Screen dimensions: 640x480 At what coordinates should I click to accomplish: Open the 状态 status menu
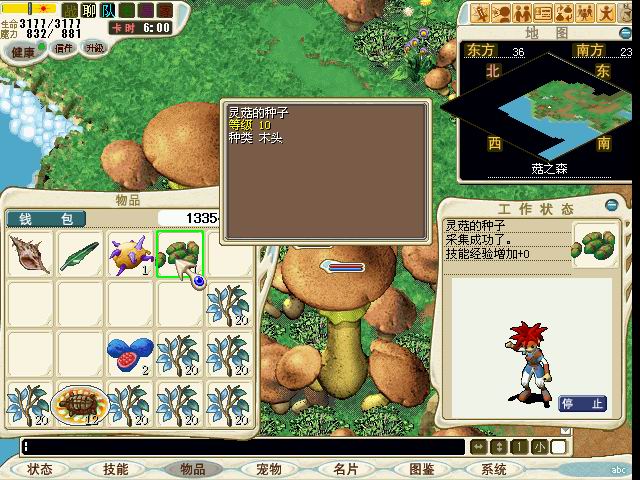point(40,469)
